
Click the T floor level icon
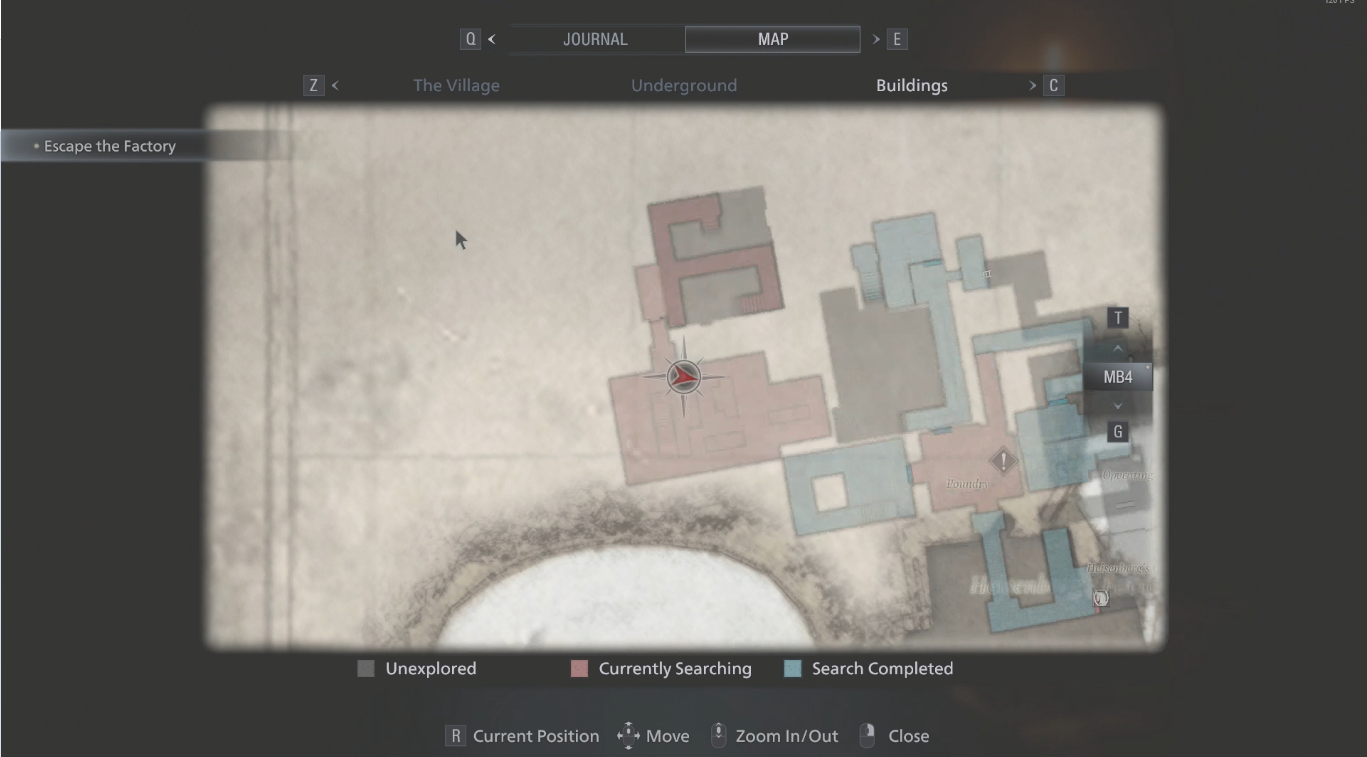[1117, 317]
